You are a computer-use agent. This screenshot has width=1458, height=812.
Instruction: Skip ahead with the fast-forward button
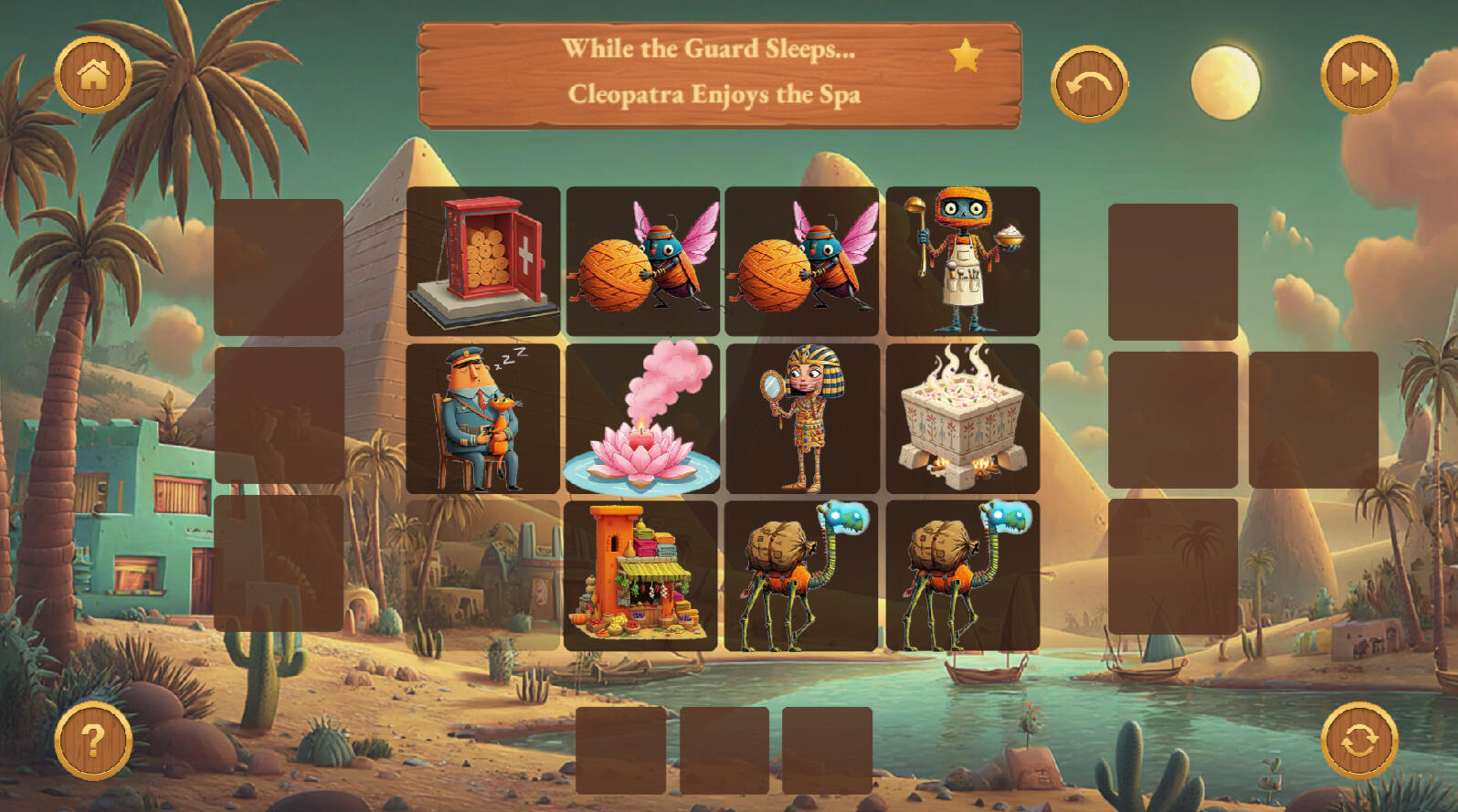coord(1358,75)
